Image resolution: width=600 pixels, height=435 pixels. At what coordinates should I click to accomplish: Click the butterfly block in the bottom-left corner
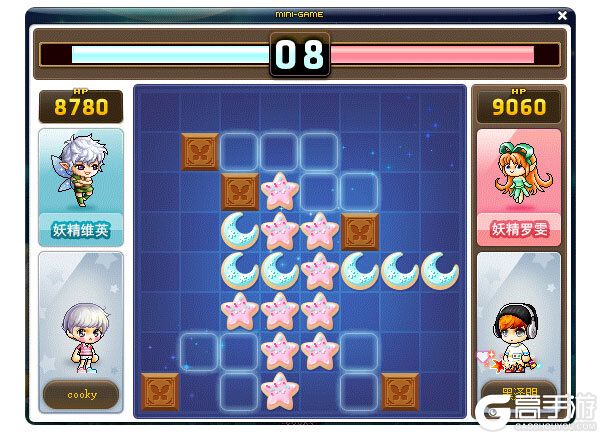[x=159, y=390]
